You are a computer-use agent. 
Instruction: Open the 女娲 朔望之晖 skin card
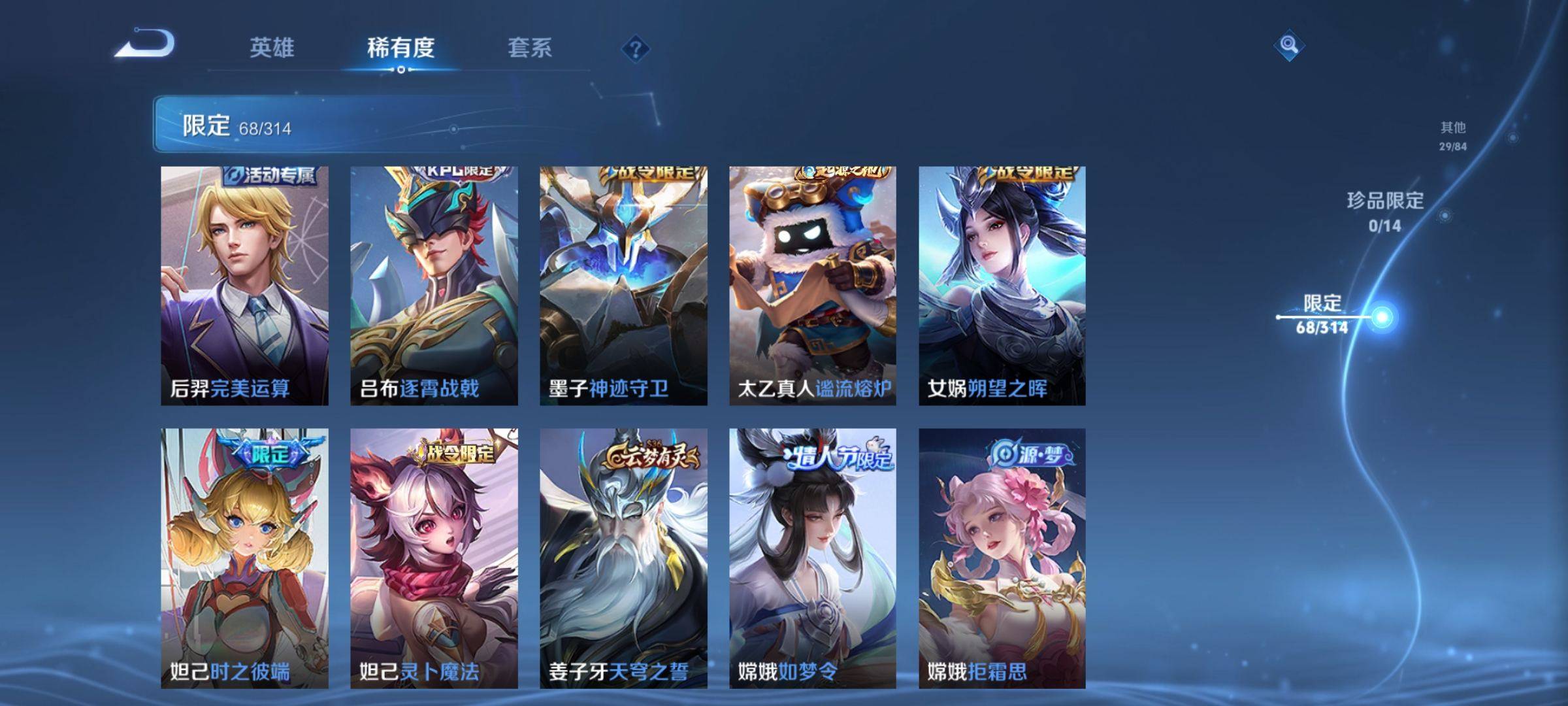tap(1002, 286)
